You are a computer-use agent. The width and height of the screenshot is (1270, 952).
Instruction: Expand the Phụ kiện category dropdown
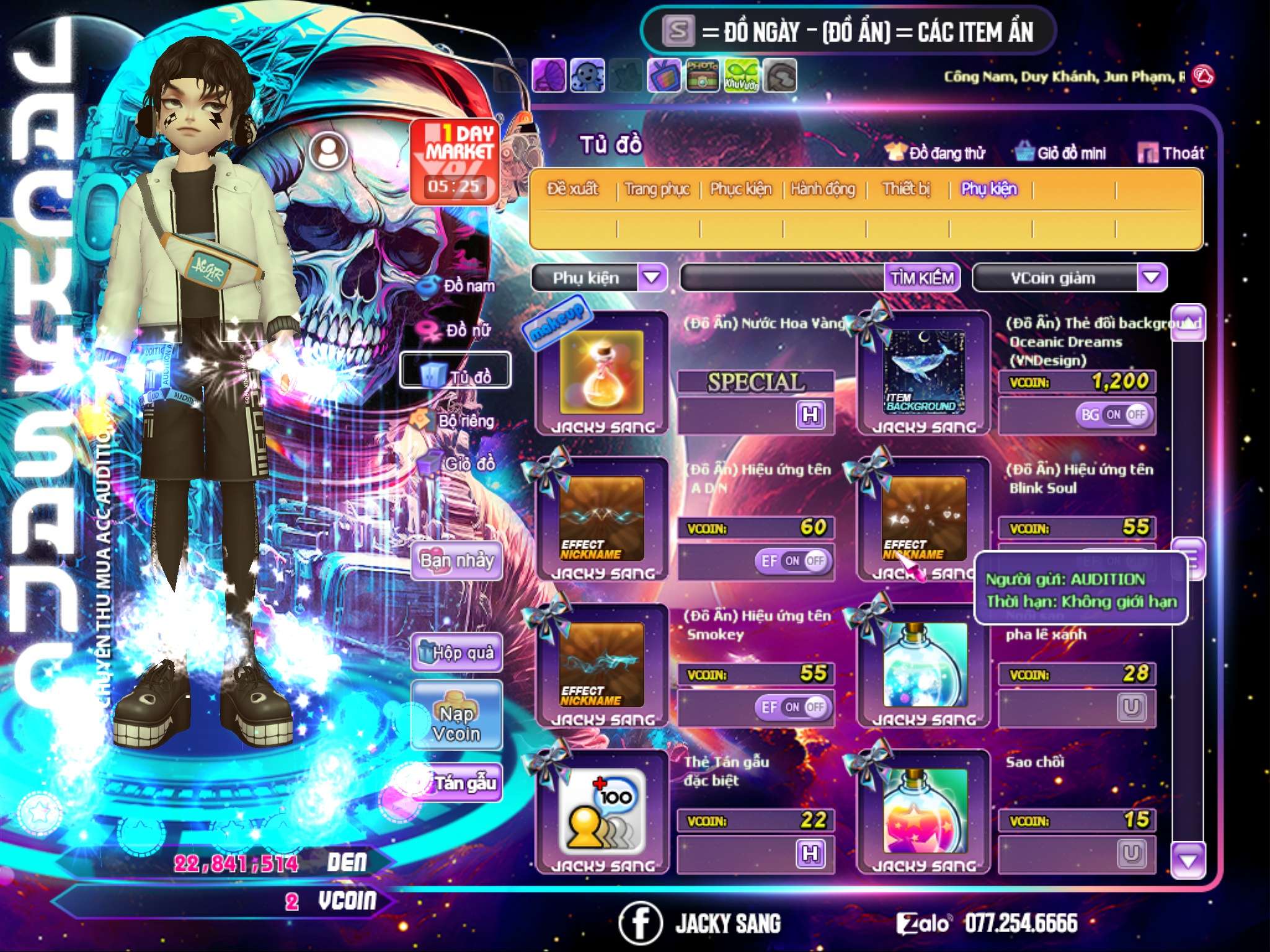tap(652, 278)
